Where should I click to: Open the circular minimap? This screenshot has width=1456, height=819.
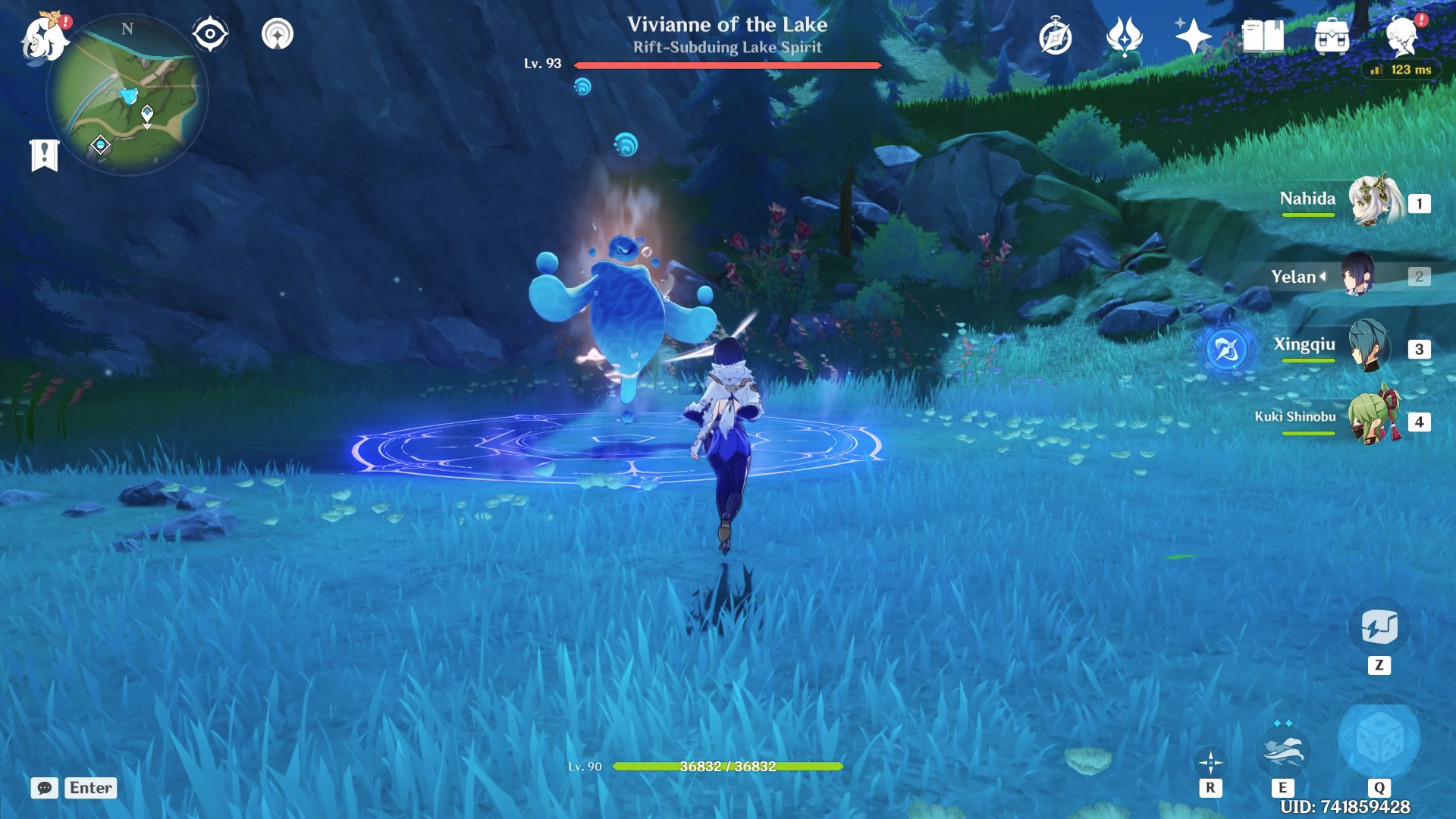tap(127, 94)
